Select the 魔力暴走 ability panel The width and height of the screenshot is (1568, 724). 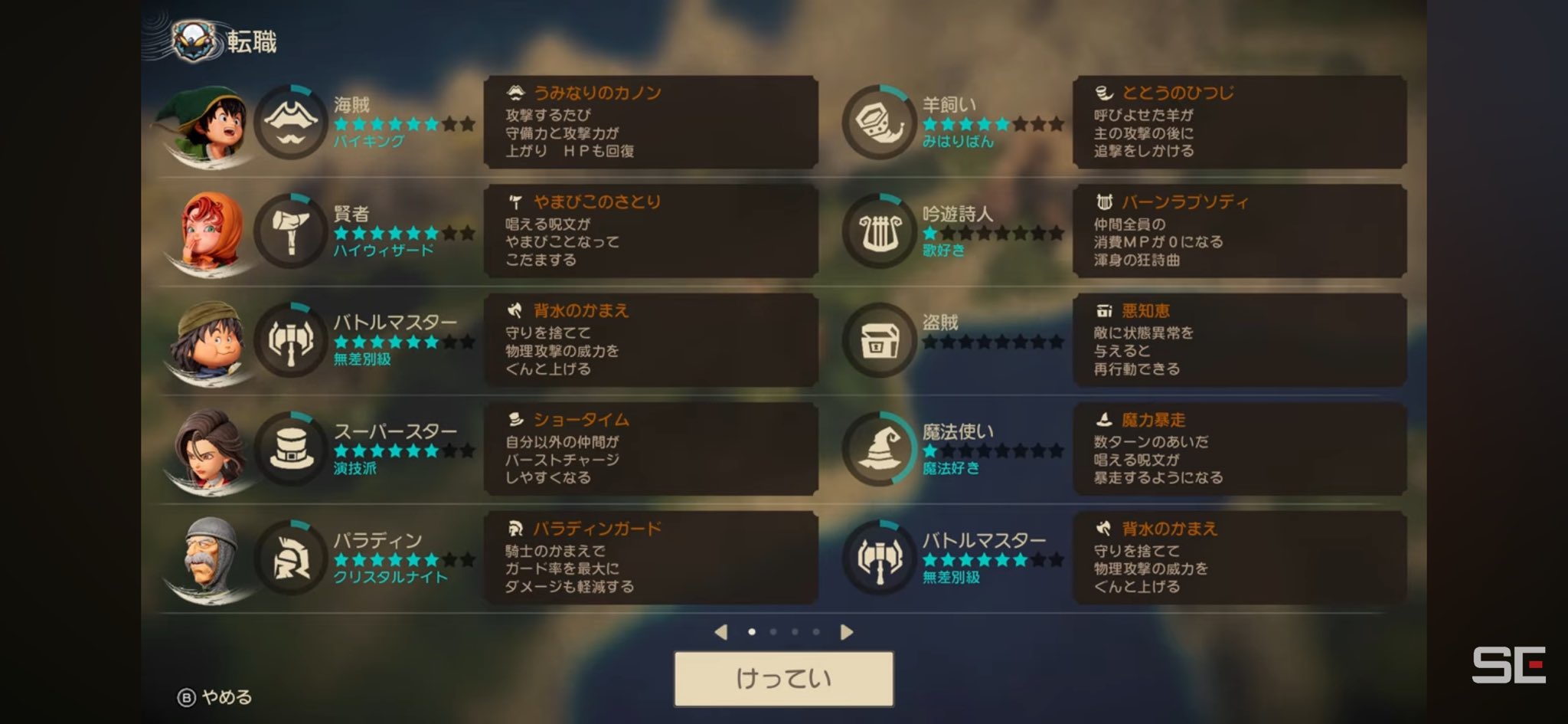point(1239,449)
